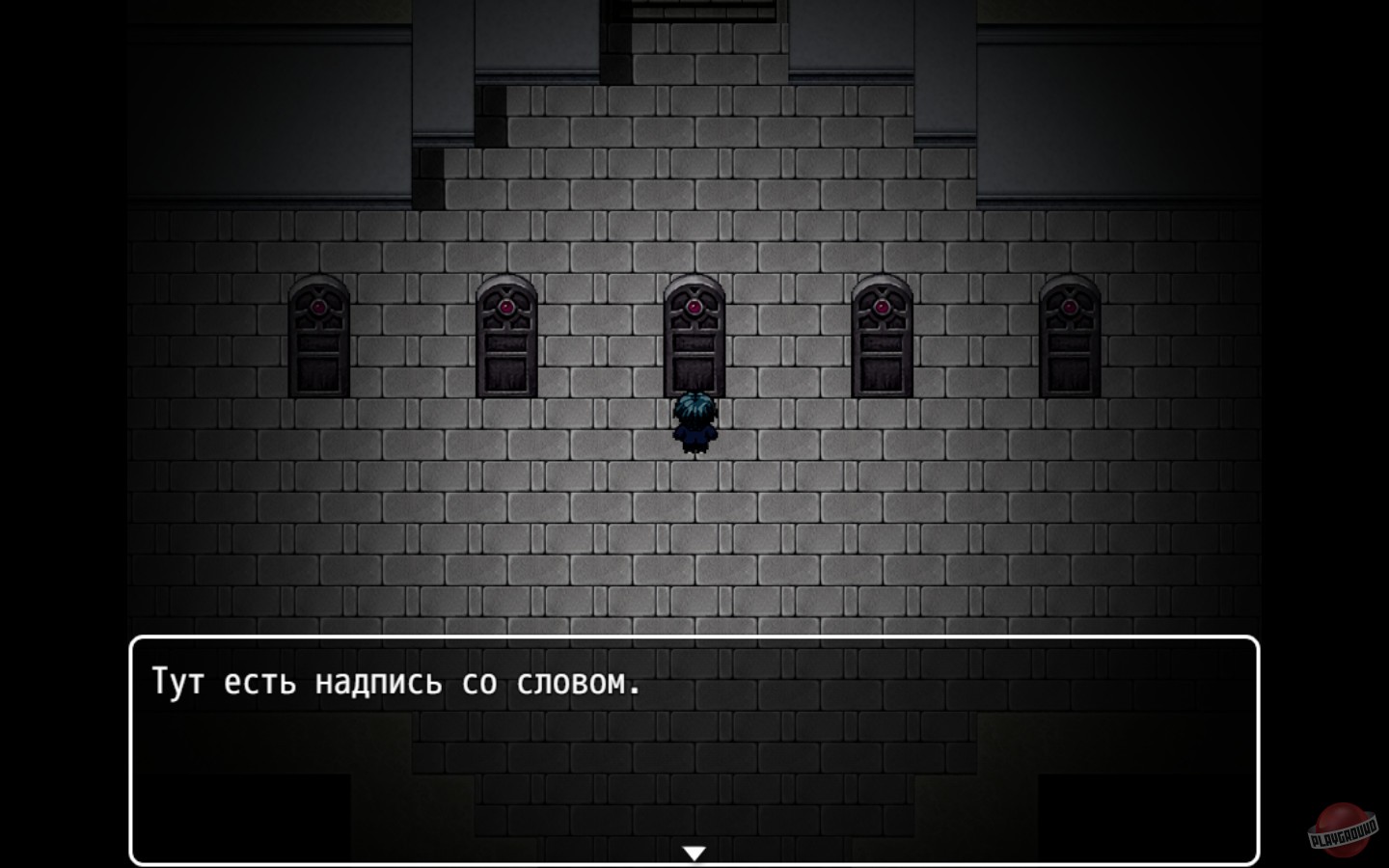
Task: Click the continue arrow below the dialogue box
Action: coord(694,851)
